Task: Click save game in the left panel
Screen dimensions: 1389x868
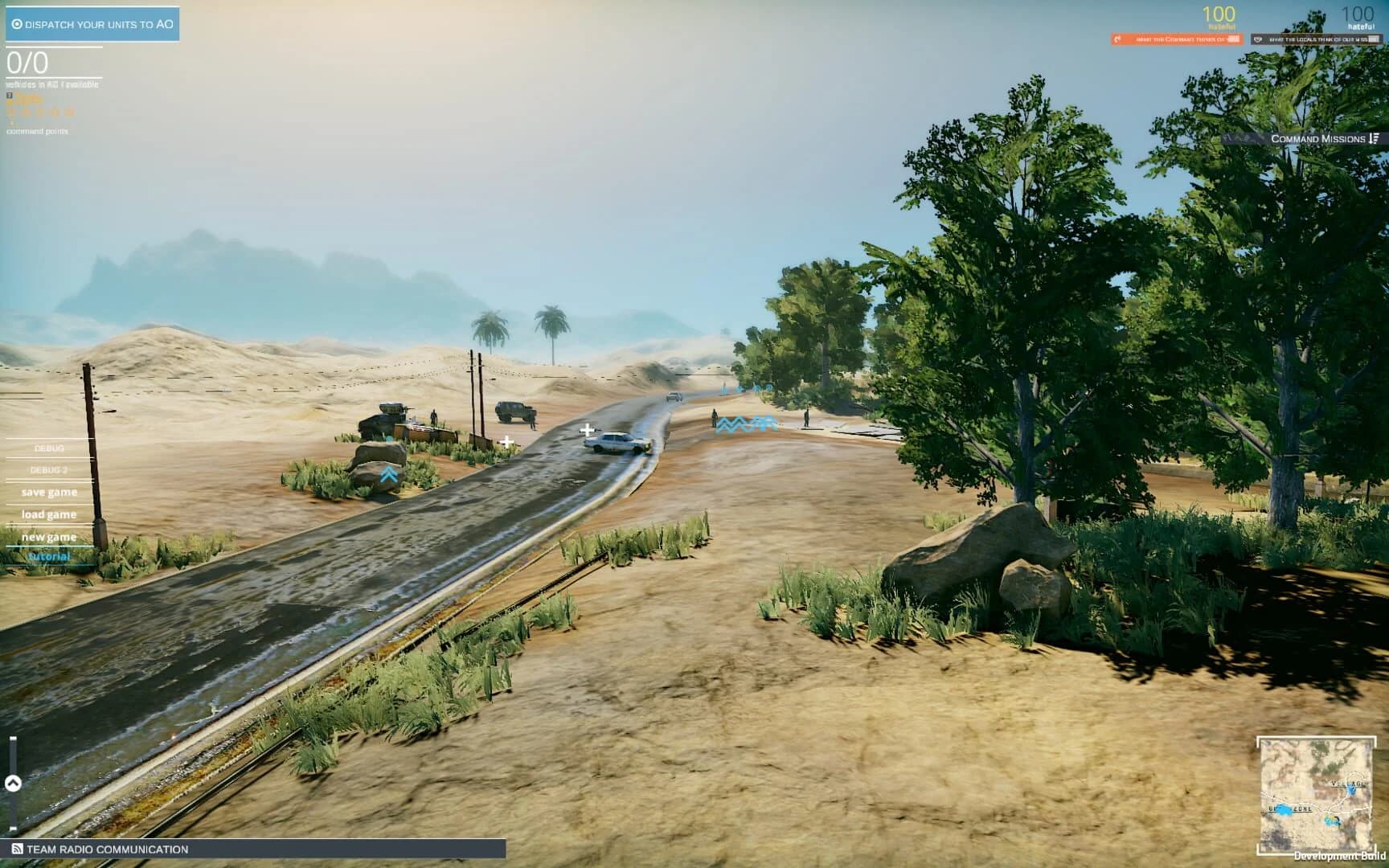Action: [49, 492]
